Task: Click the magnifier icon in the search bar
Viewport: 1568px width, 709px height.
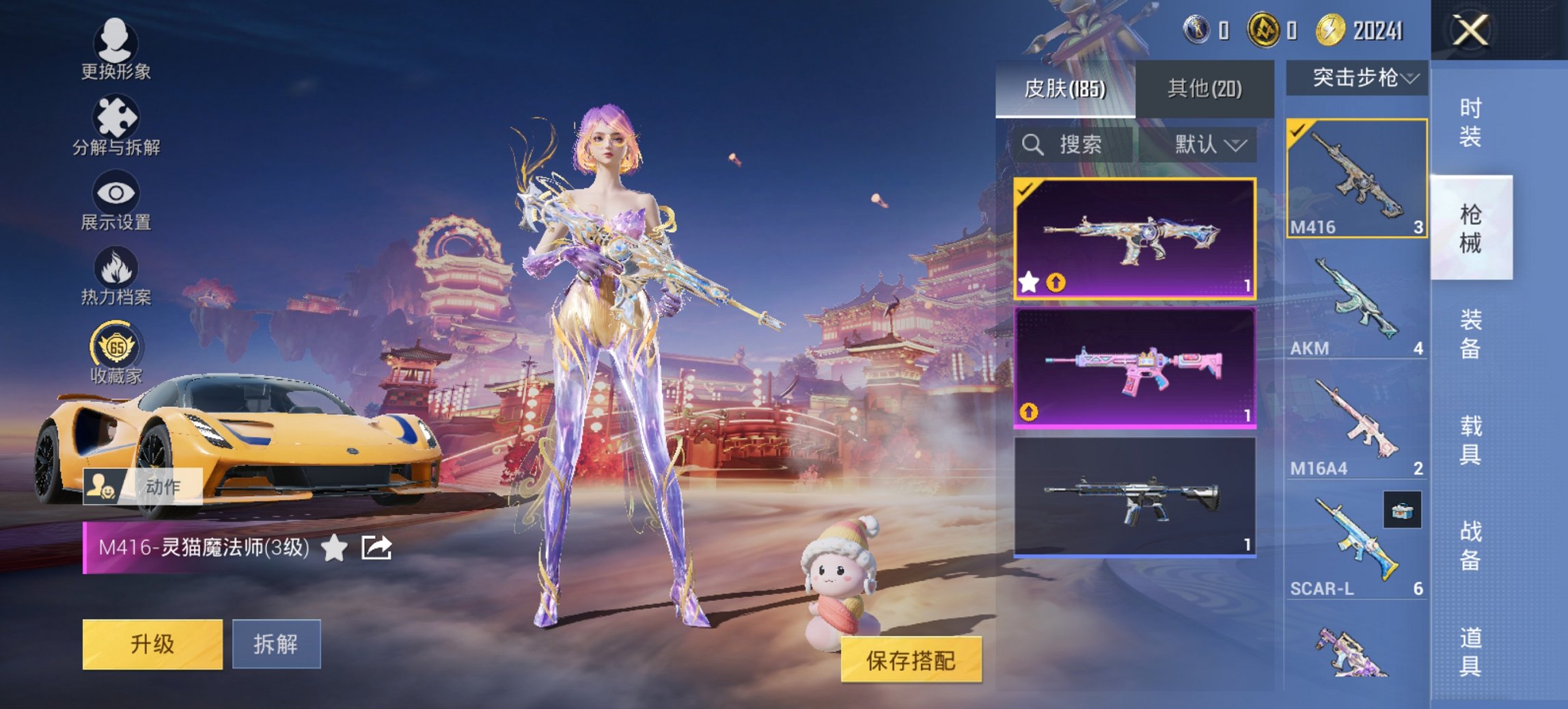Action: point(1032,145)
